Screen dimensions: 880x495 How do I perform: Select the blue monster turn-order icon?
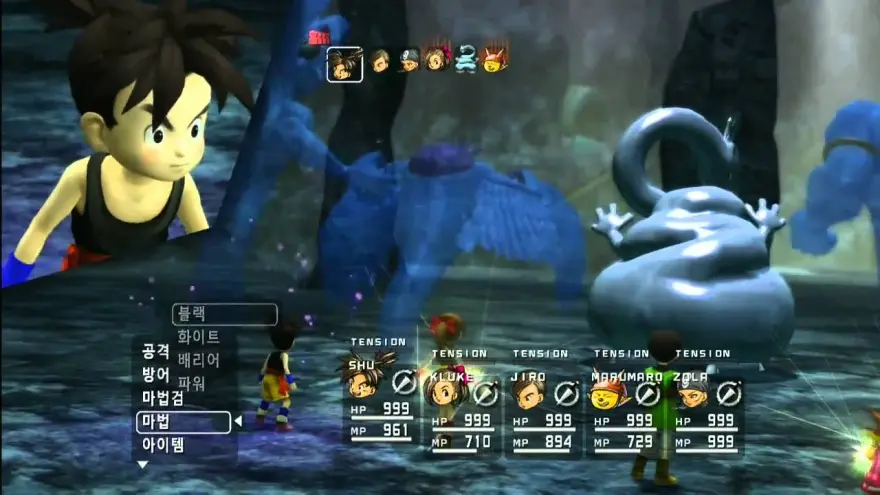click(466, 61)
